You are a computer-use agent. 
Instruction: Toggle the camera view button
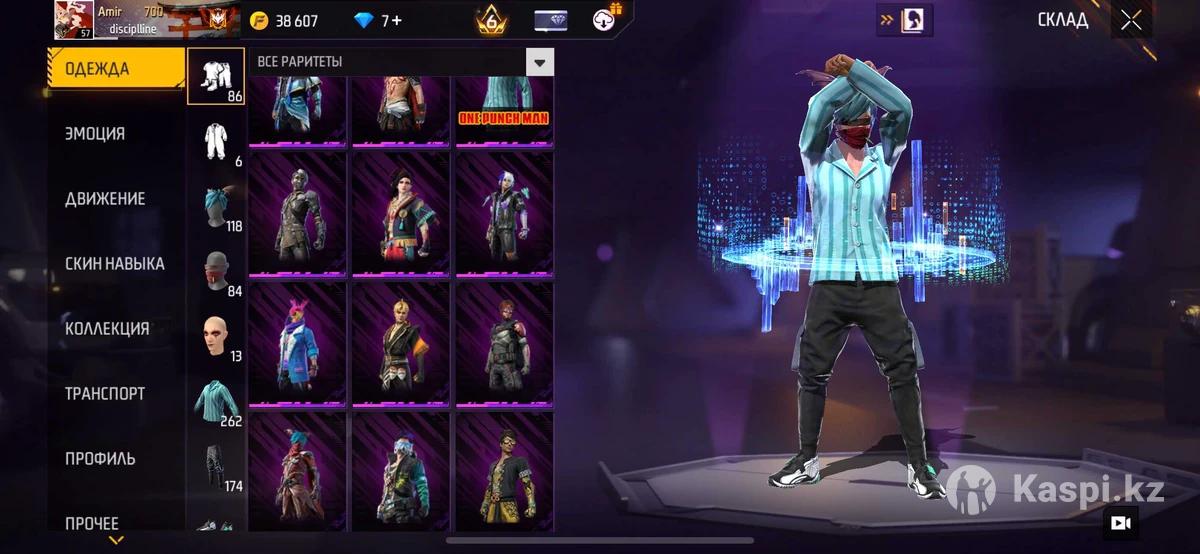pos(1120,522)
